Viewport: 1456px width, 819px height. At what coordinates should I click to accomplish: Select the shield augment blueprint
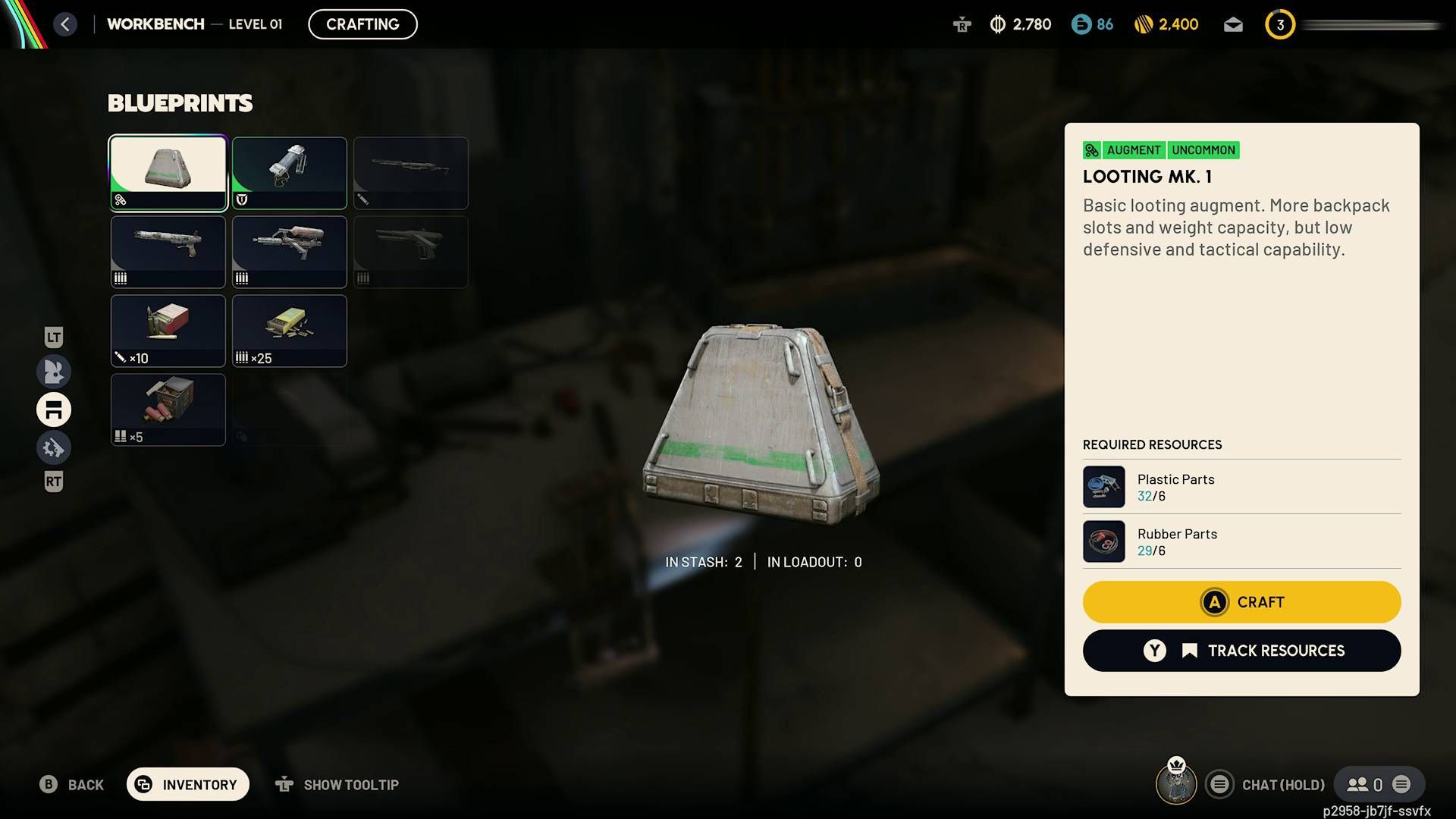(x=289, y=173)
